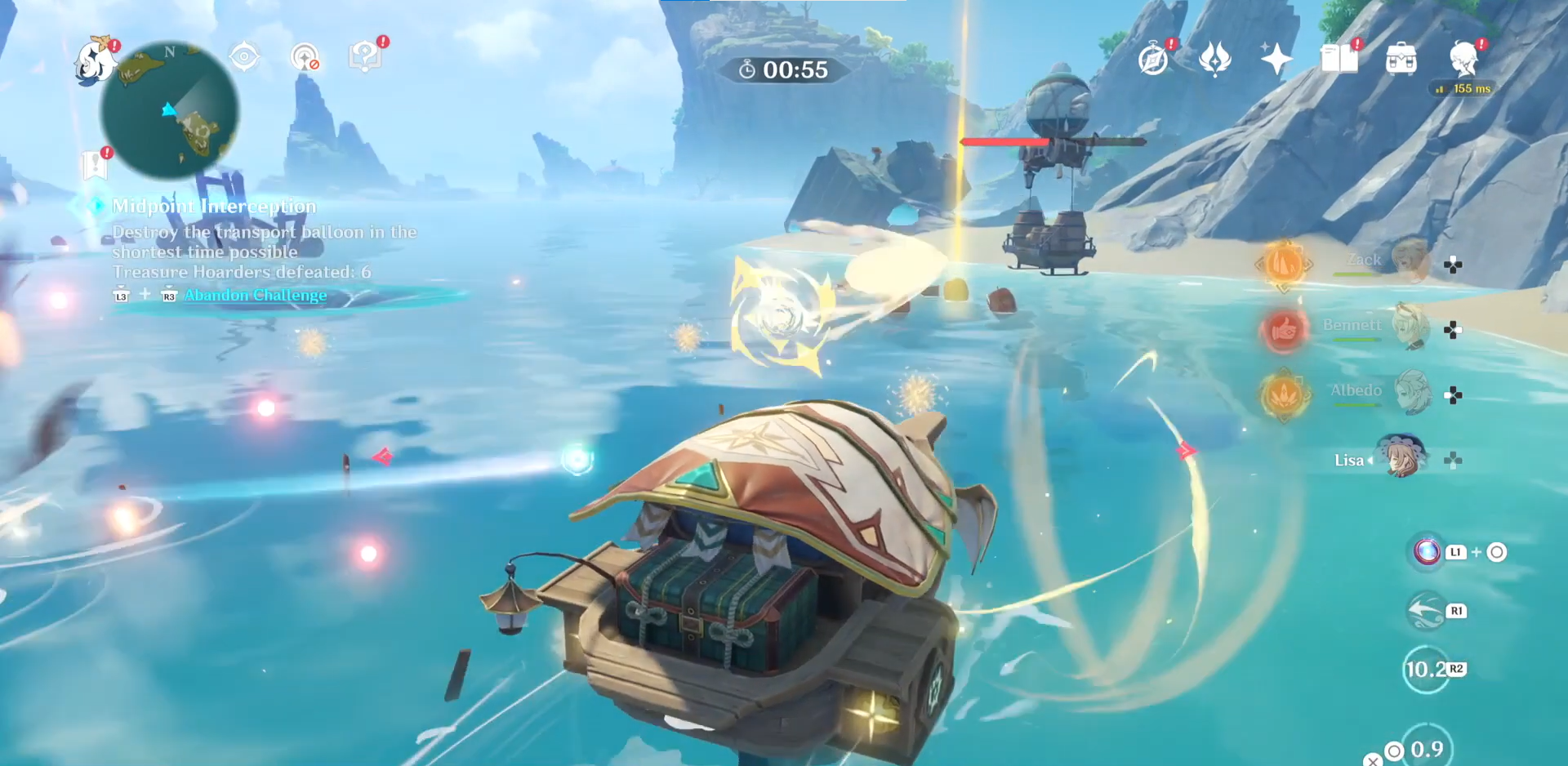Screen dimensions: 1568x766
Task: Expand the circular minimap
Action: 170,111
